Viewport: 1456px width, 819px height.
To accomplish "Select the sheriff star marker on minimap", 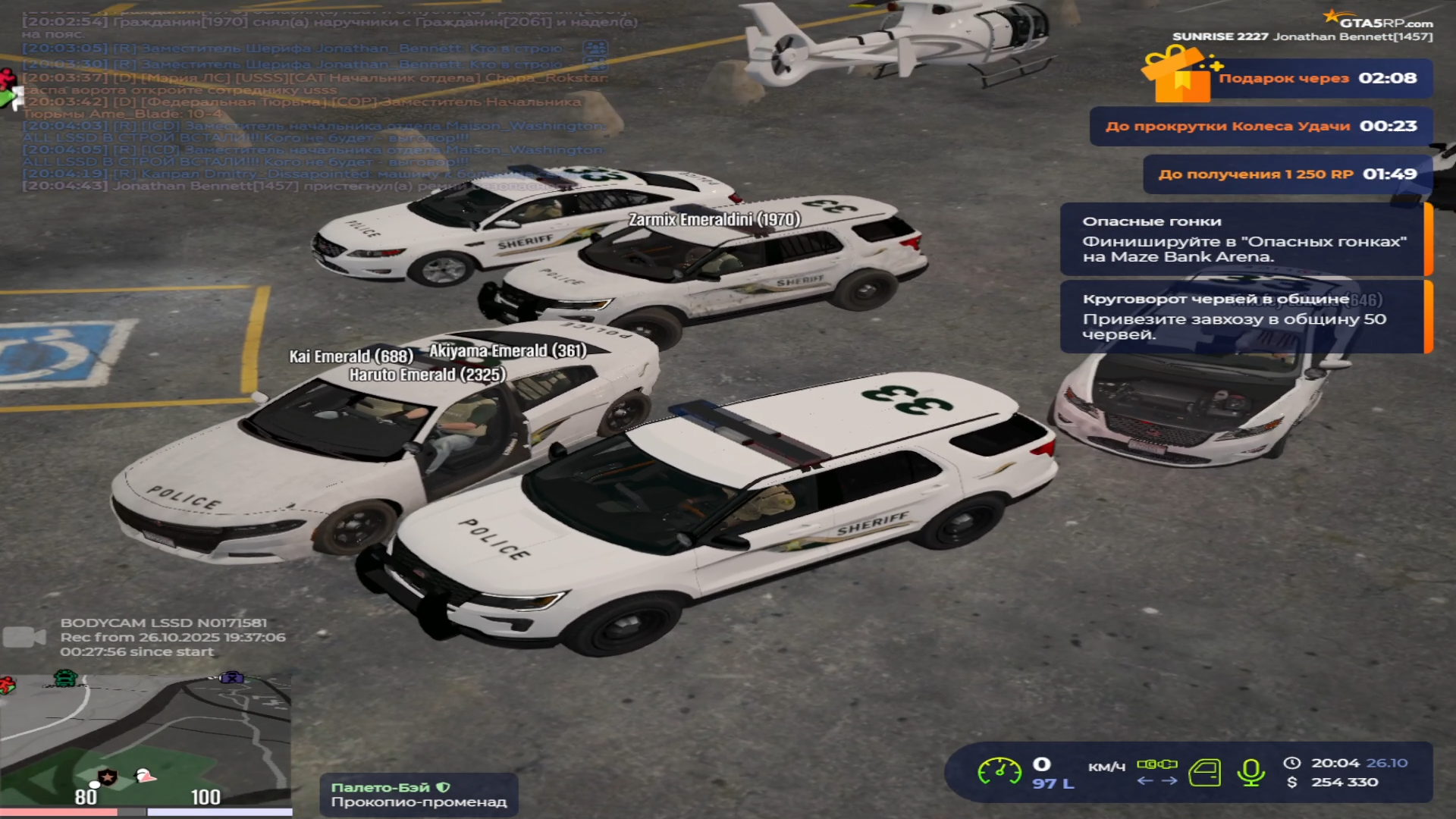I will pos(108,777).
